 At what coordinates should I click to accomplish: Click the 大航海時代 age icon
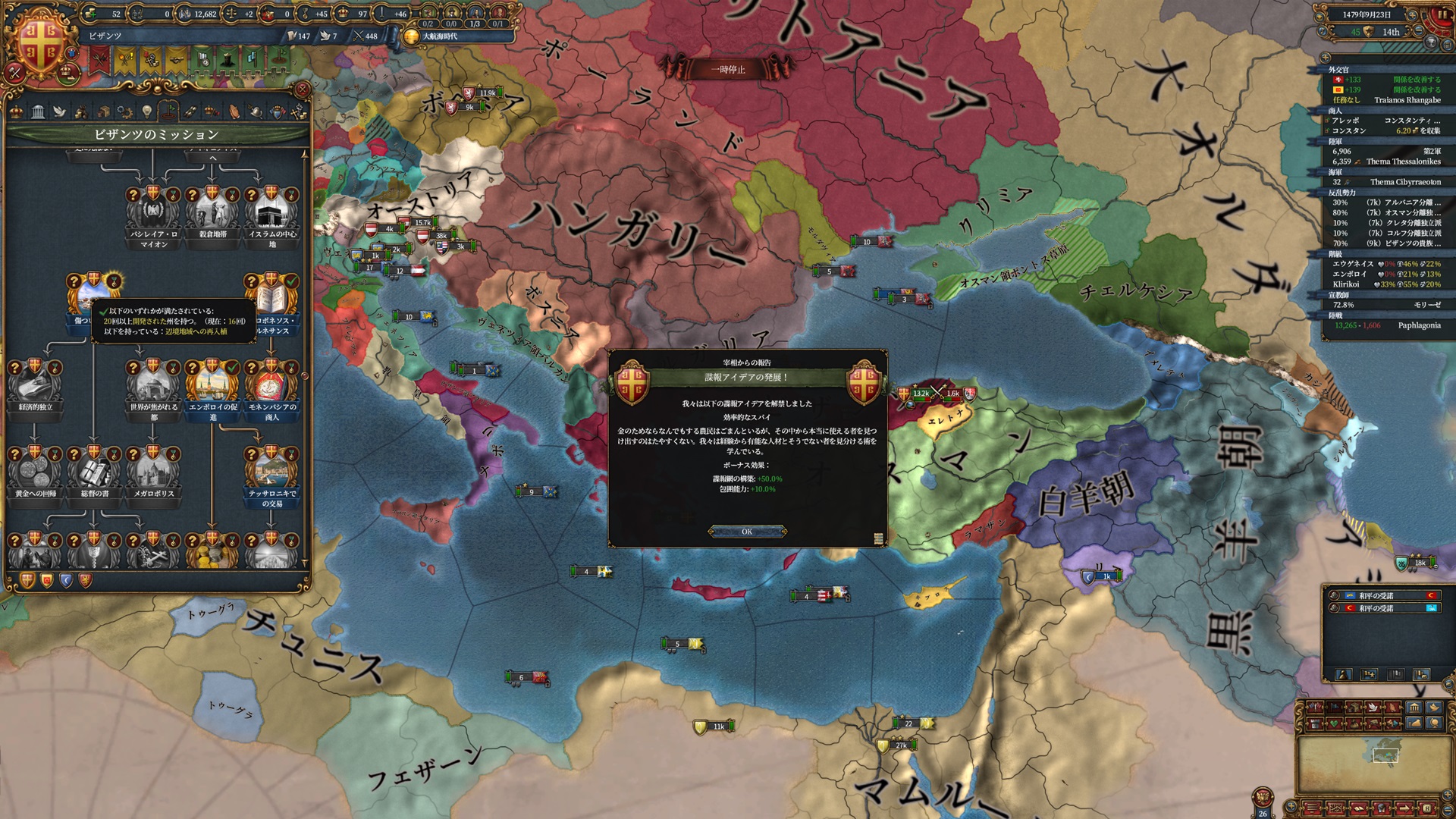411,36
